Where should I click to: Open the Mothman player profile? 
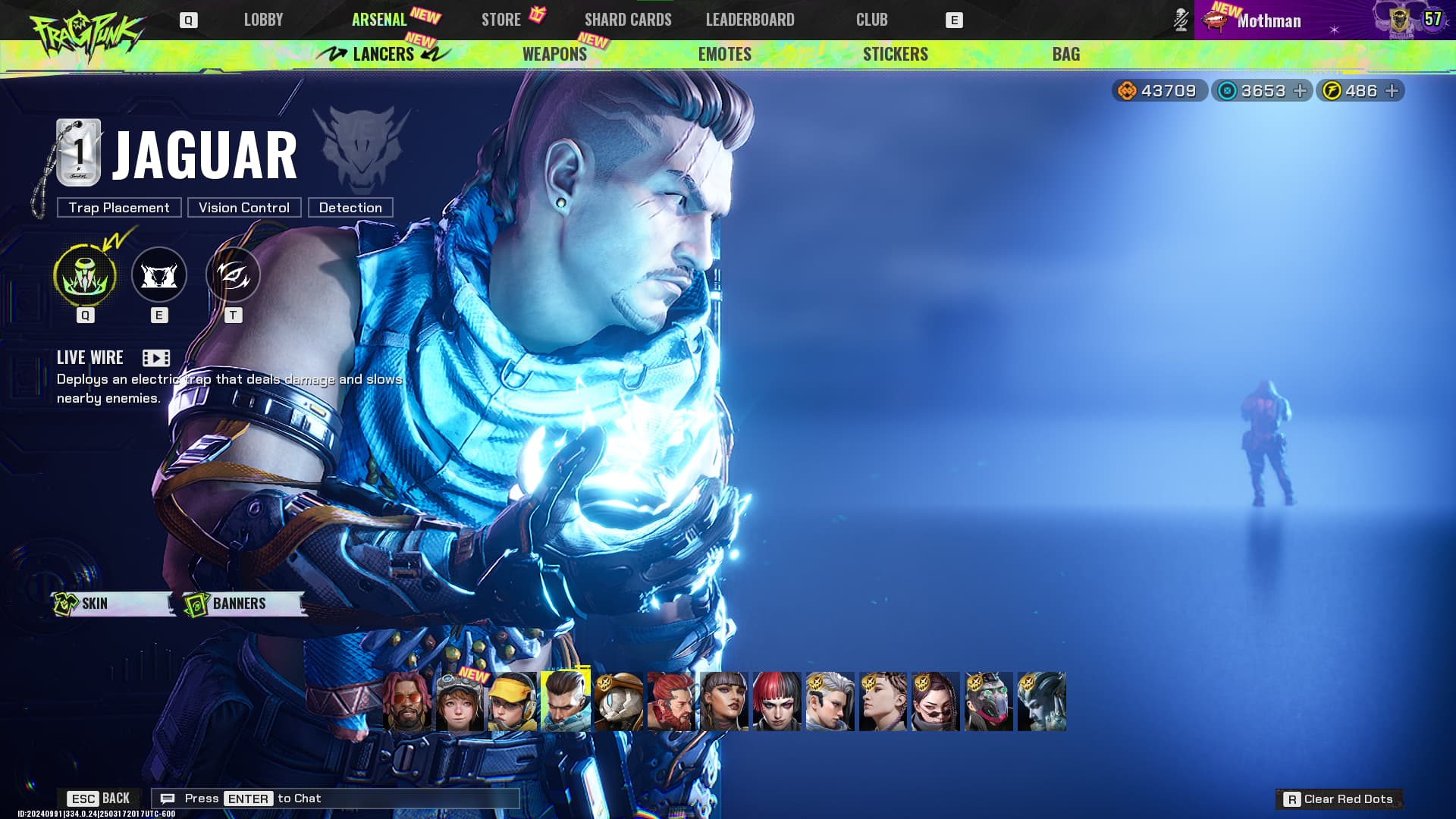click(x=1268, y=20)
